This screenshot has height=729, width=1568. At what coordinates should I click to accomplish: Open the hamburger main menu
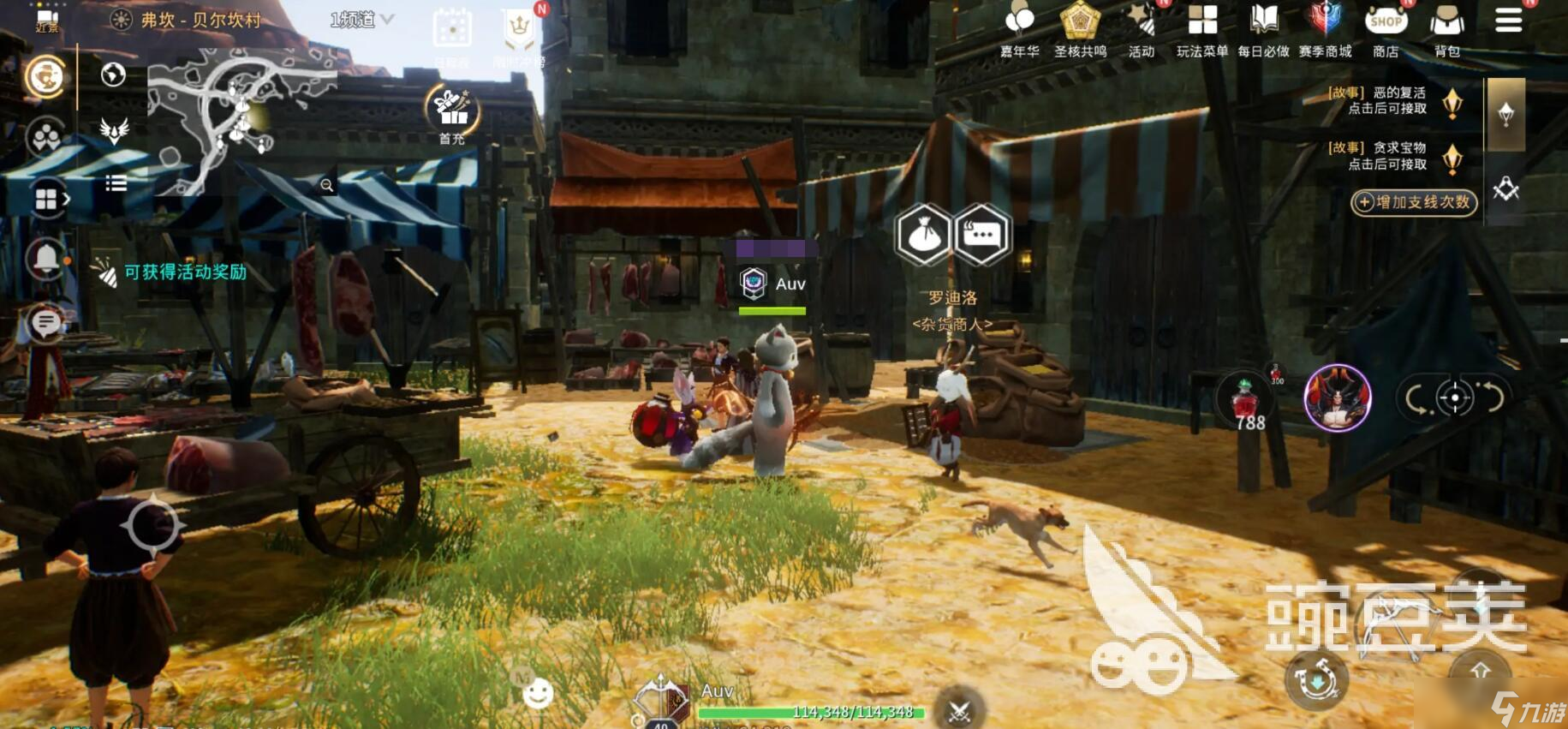1508,21
